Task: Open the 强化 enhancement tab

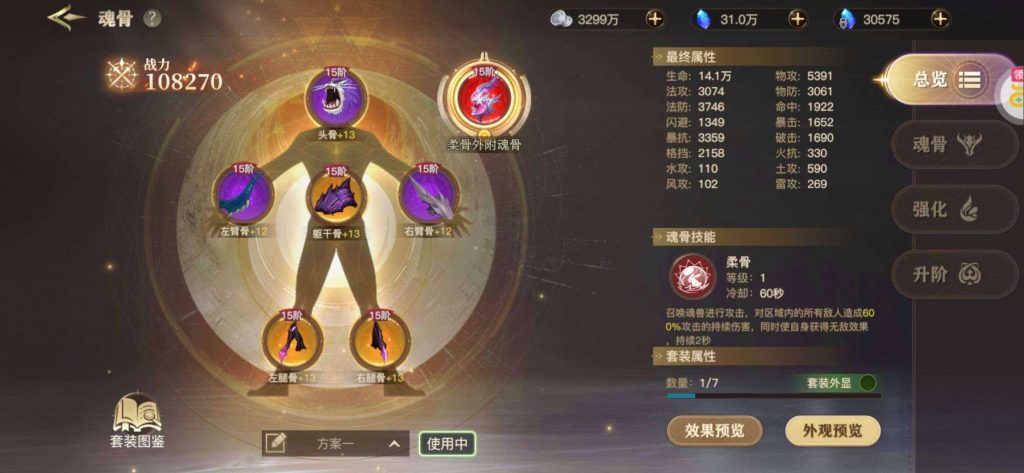Action: [x=943, y=209]
